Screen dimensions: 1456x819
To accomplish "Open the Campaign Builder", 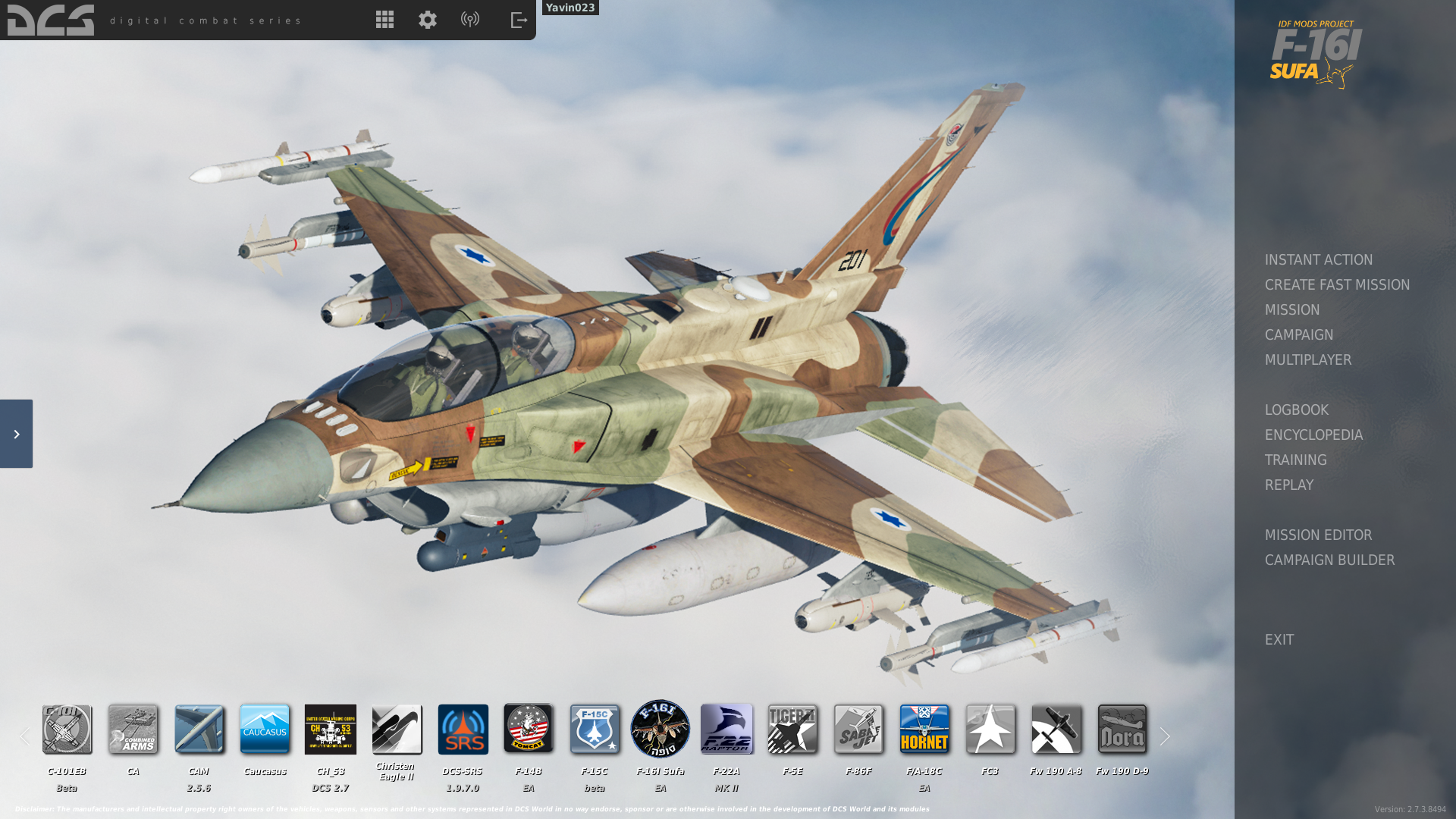I will 1329,560.
